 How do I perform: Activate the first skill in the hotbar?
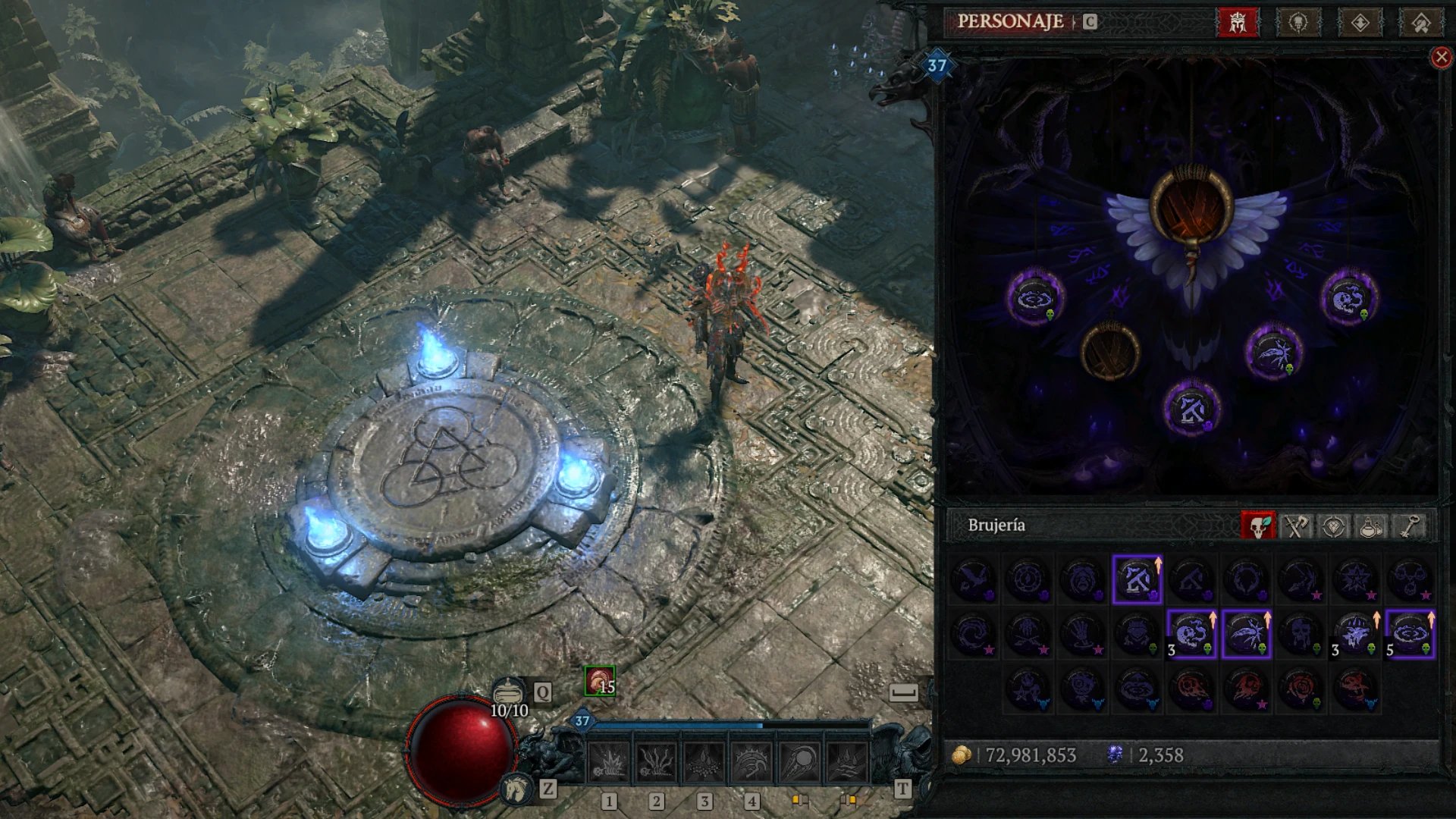pyautogui.click(x=608, y=761)
